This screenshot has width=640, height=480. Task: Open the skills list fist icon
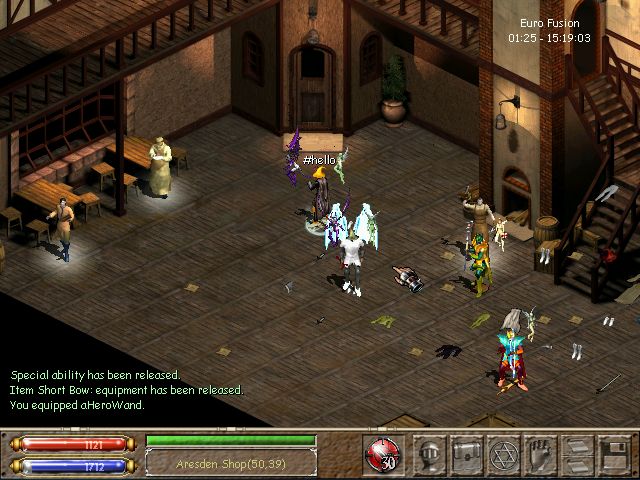tap(539, 454)
